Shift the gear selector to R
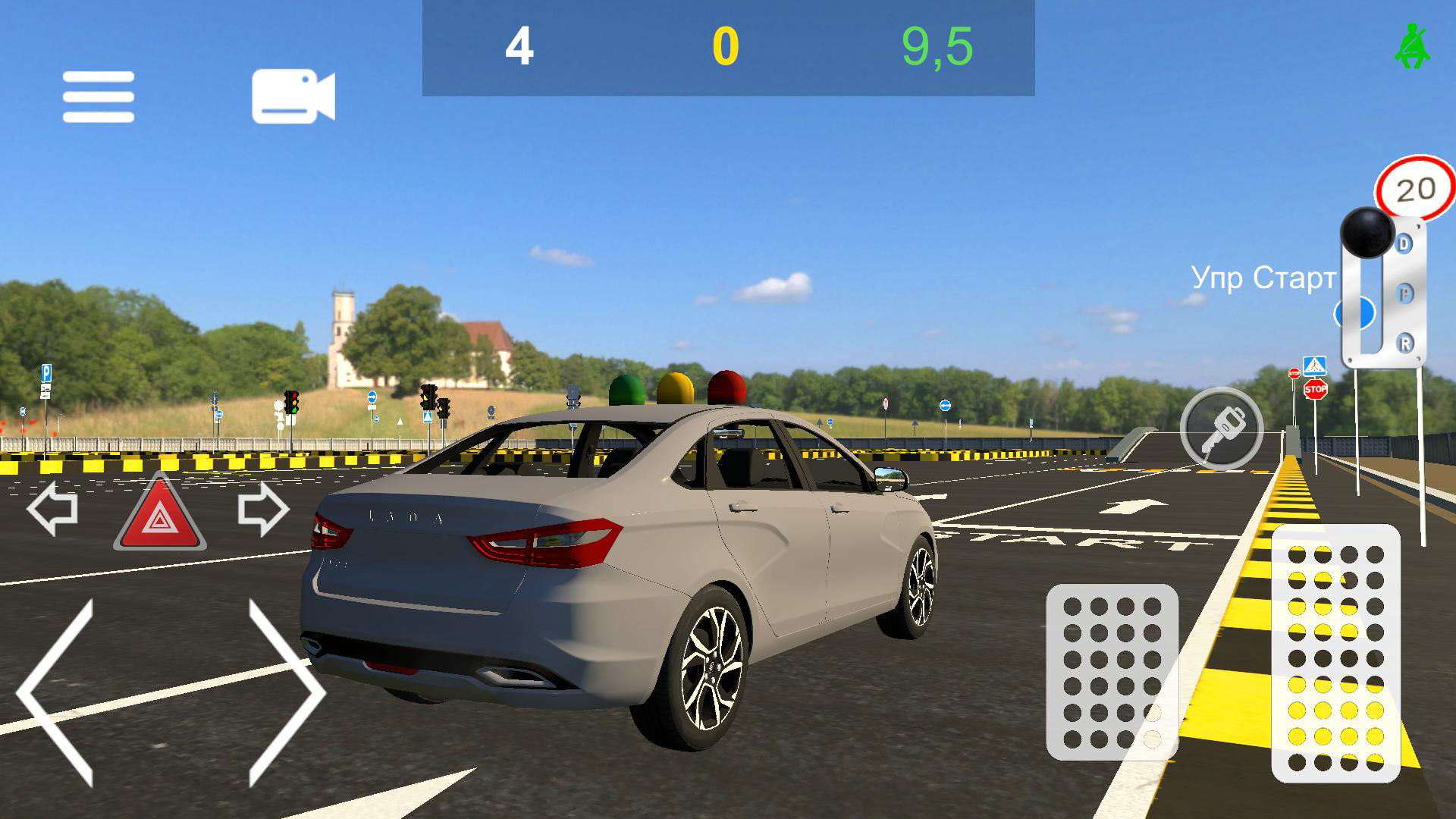1456x819 pixels. point(1404,344)
